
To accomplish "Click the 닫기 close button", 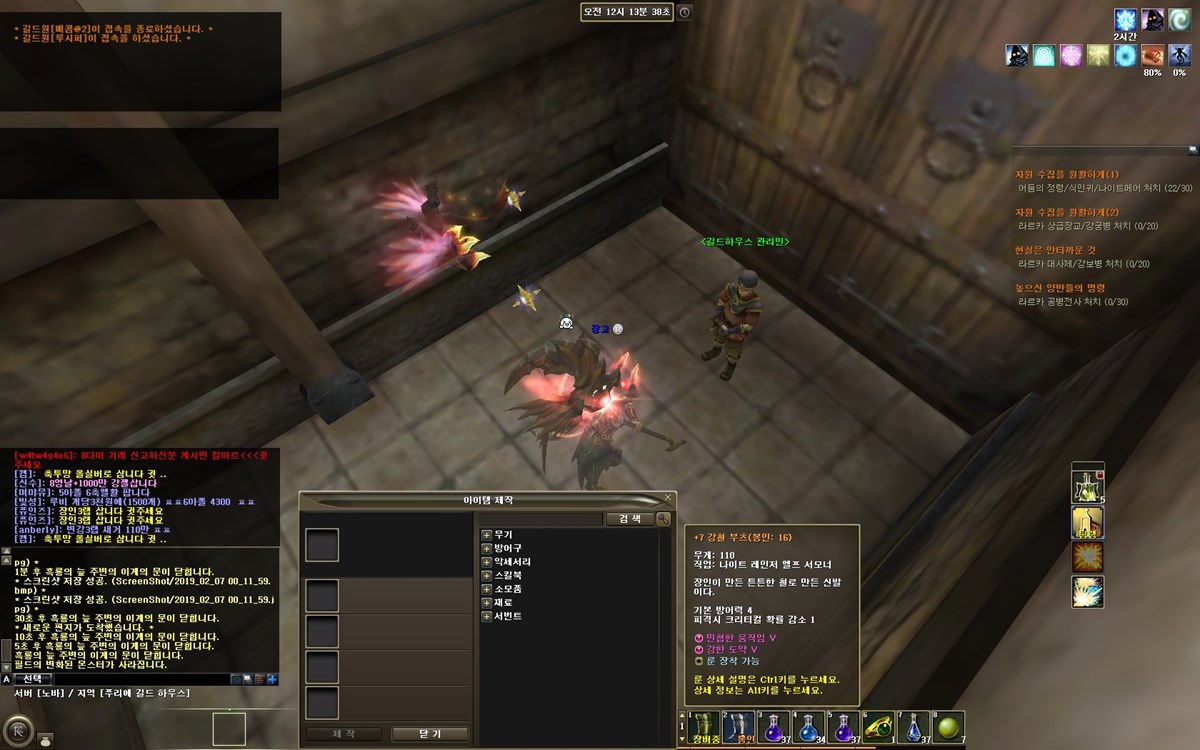I will click(x=429, y=734).
